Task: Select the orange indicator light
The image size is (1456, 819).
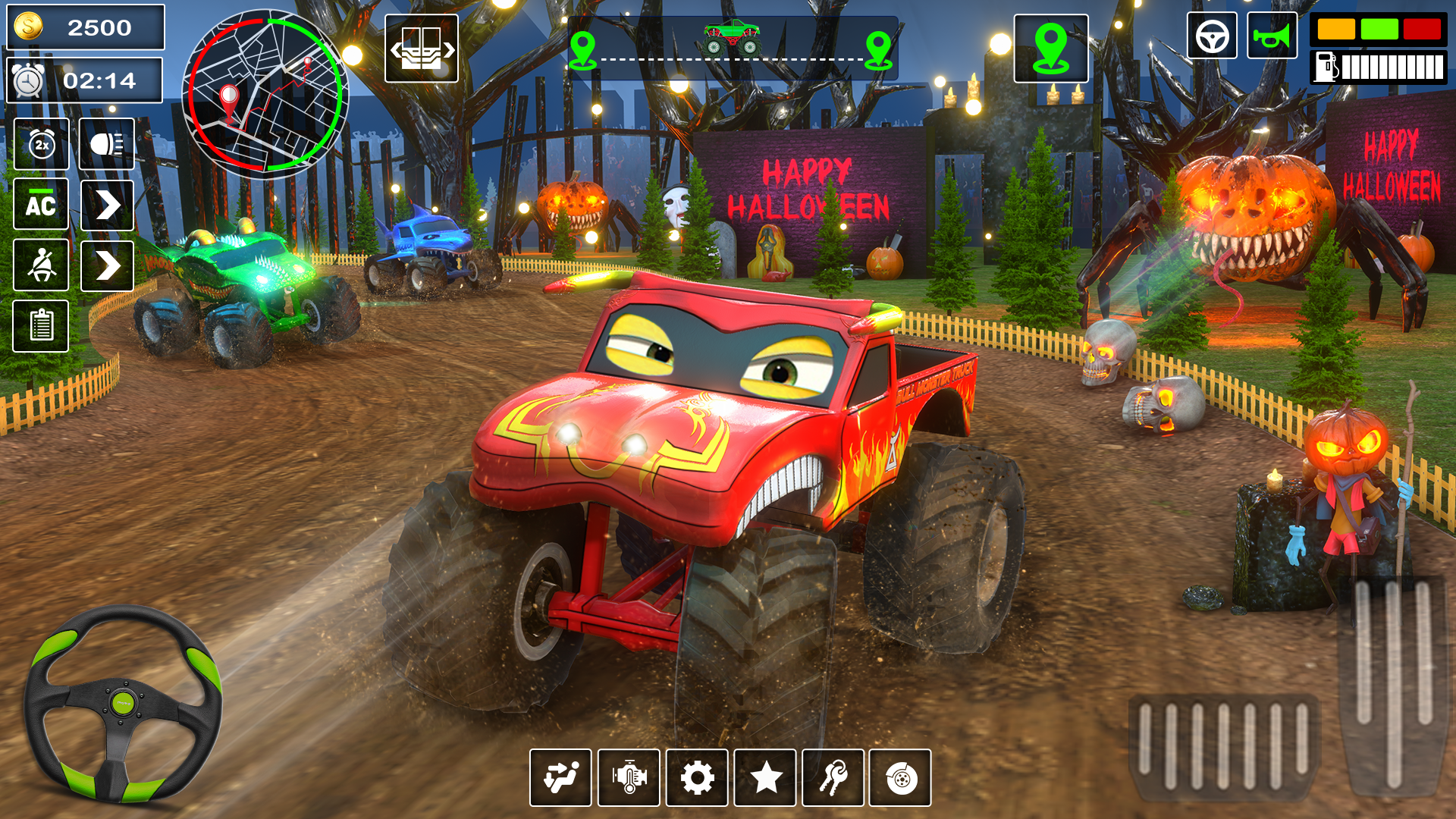Action: pos(1336,30)
